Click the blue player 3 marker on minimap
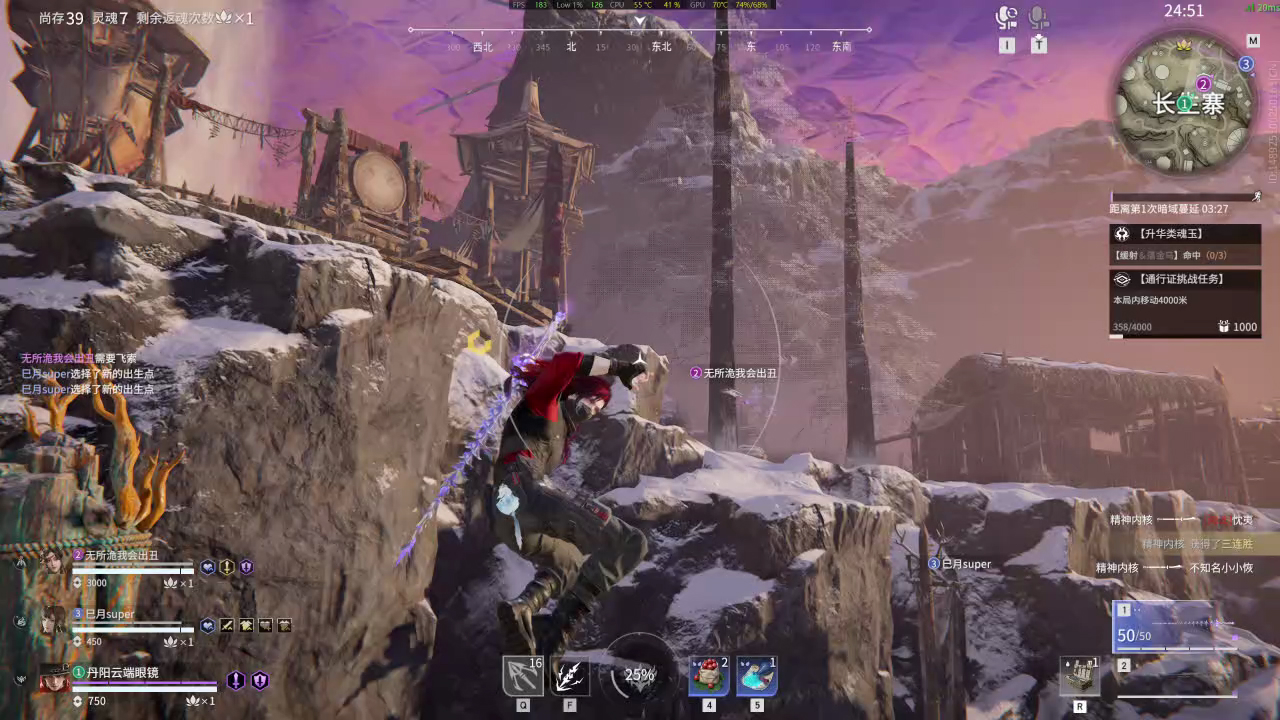The image size is (1280, 720). click(1246, 64)
